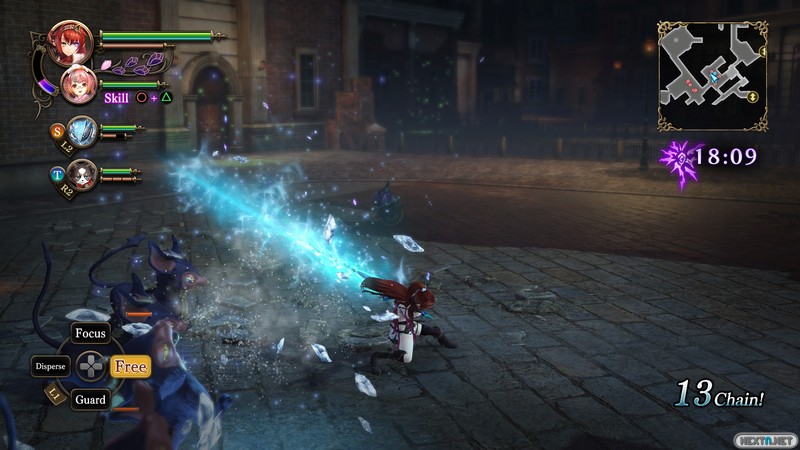
Task: Select the highlighted Free command
Action: click(130, 367)
